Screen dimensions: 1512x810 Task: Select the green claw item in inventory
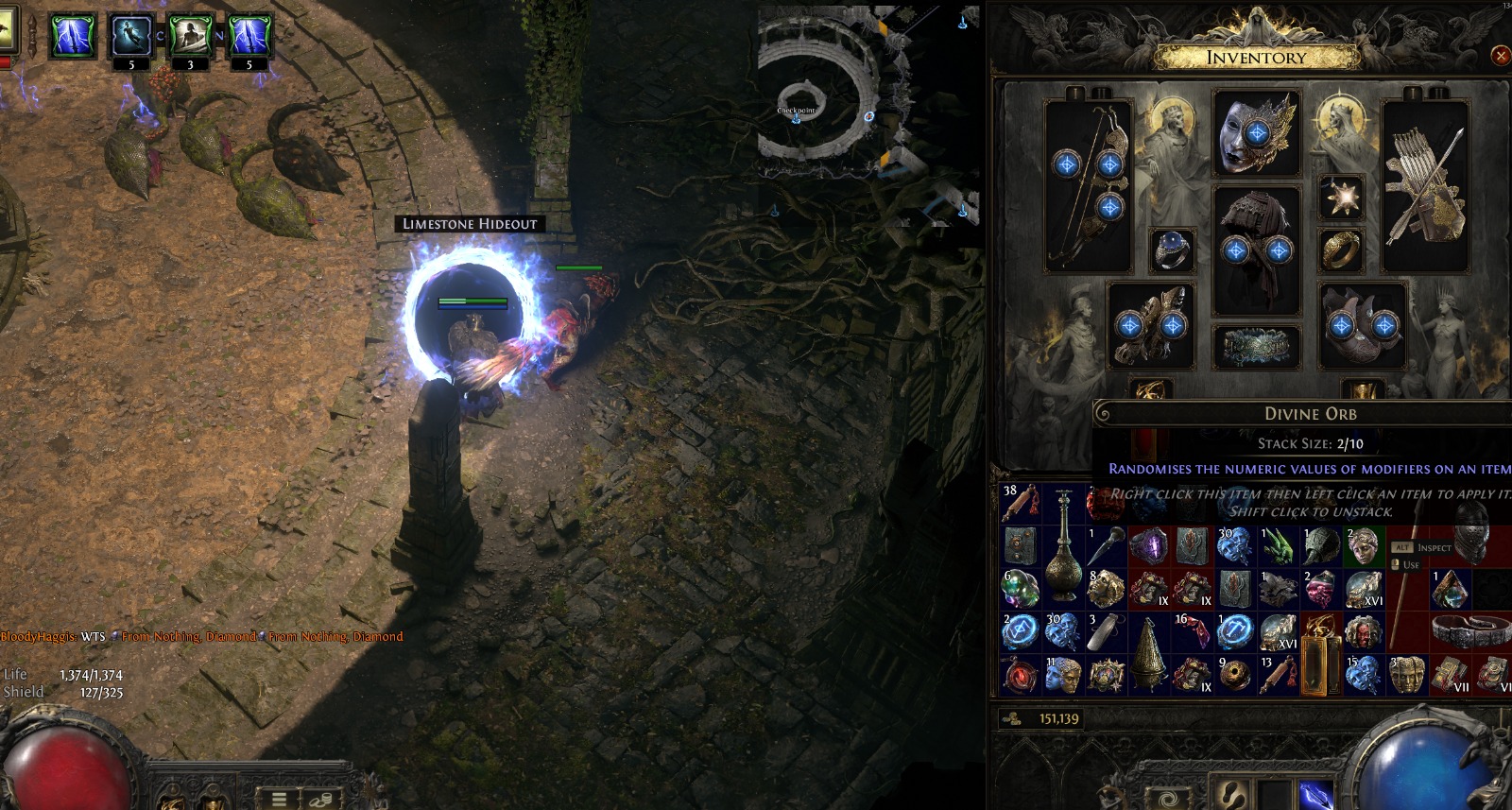coord(1277,545)
